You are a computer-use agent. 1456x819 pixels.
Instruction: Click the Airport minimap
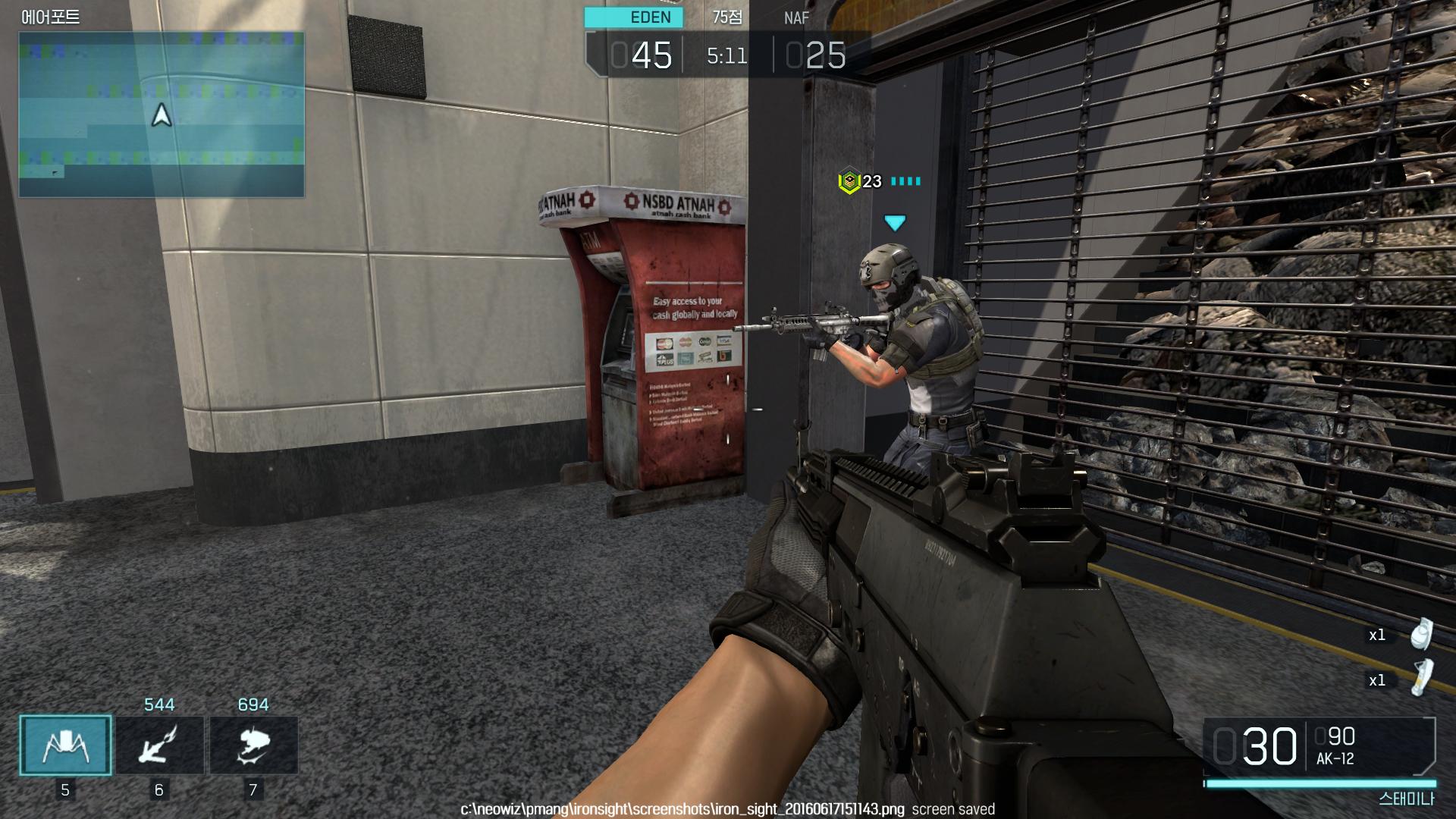(162, 115)
